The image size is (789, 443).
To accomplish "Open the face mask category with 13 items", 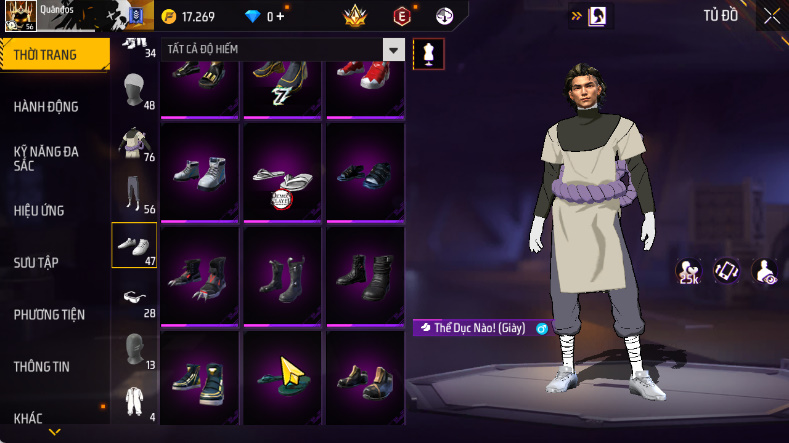I will click(x=133, y=349).
